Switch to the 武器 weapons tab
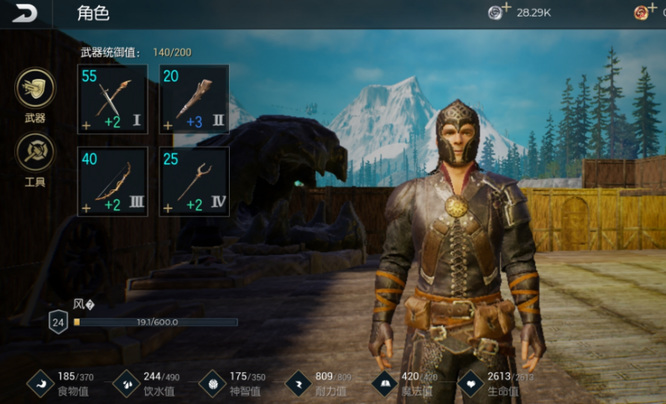 click(x=35, y=89)
